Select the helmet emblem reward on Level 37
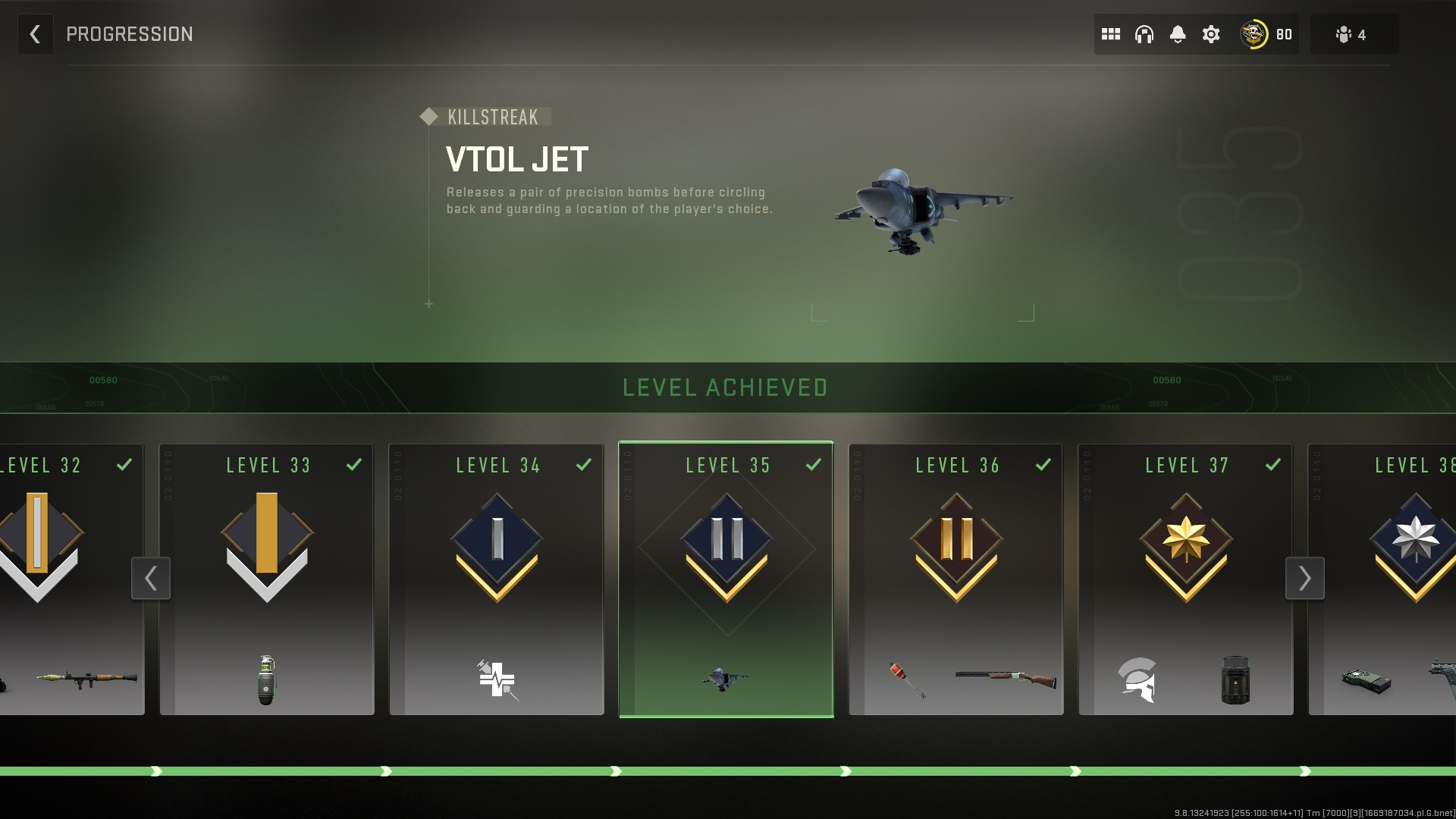The width and height of the screenshot is (1456, 819). pos(1135,680)
